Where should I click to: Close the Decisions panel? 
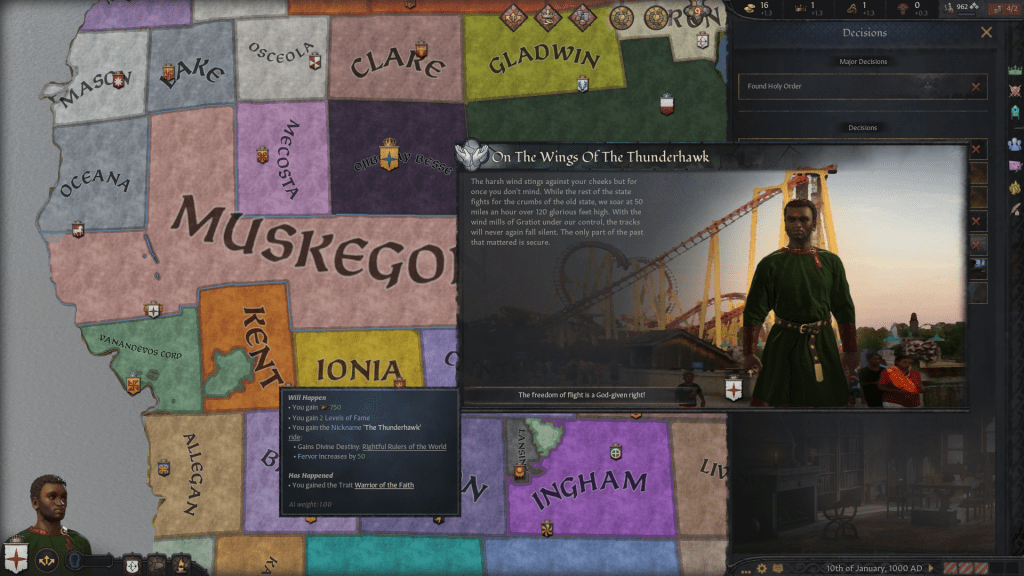(x=986, y=33)
